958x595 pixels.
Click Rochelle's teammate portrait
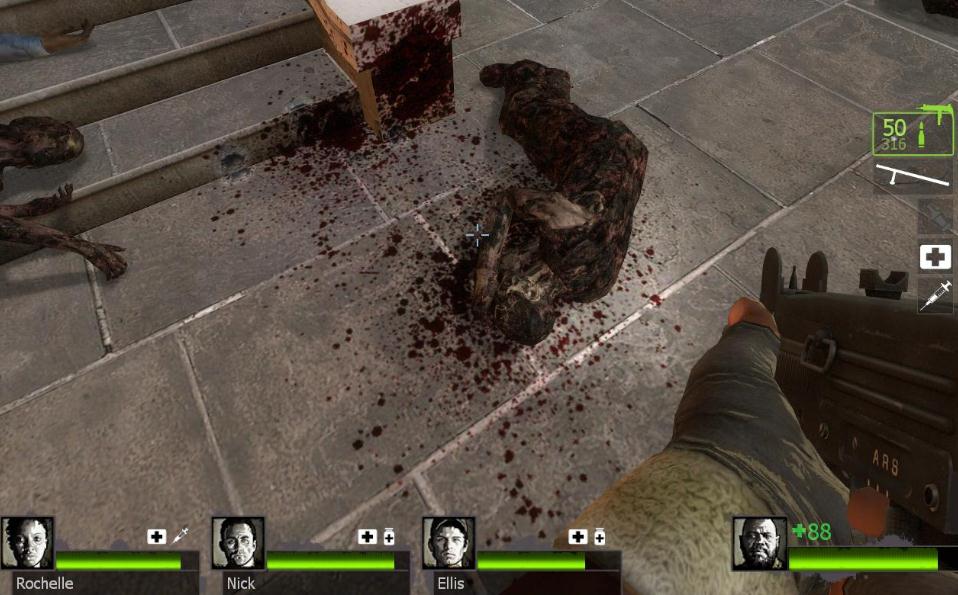27,543
